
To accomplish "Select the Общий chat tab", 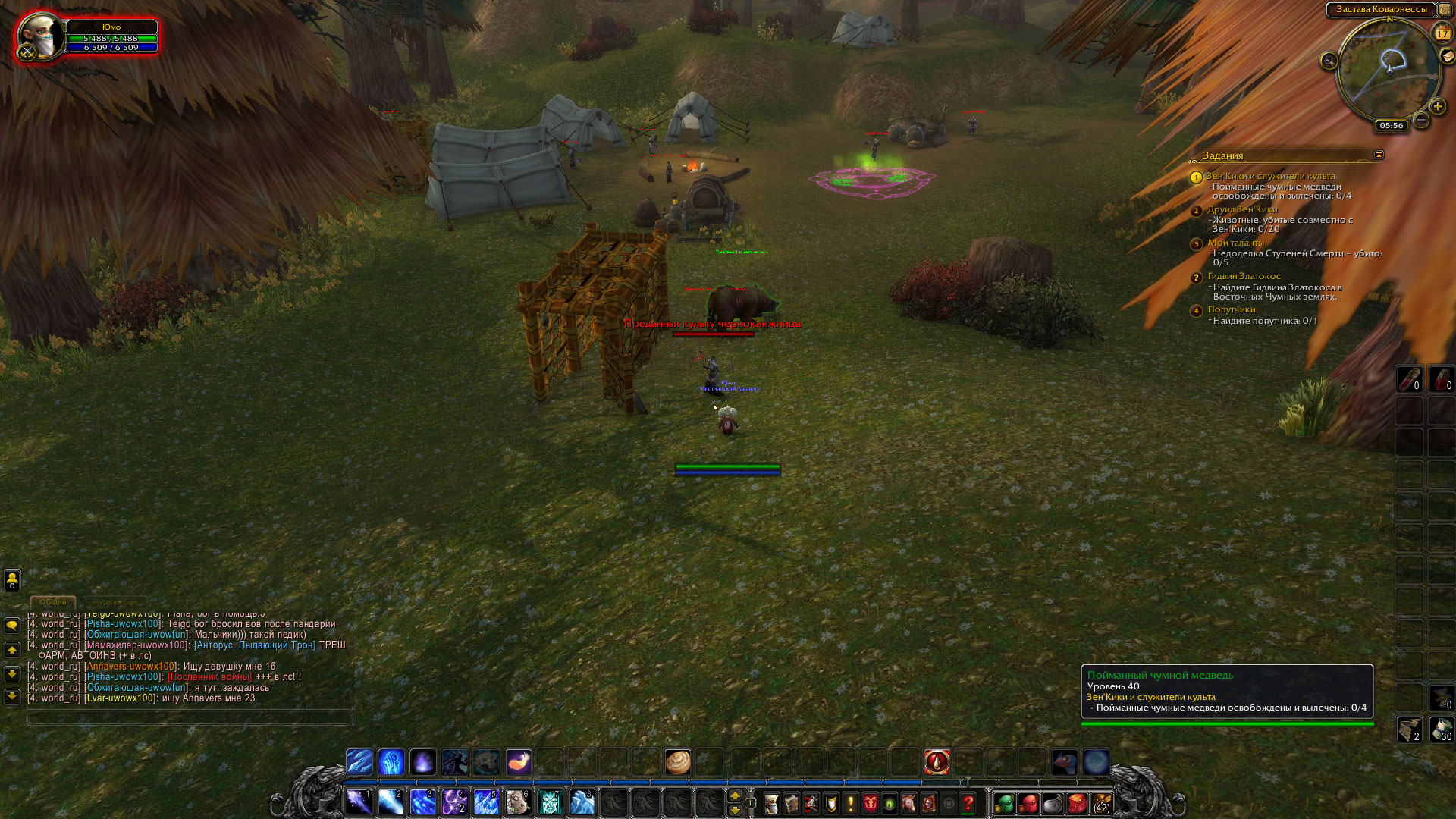I will click(53, 602).
